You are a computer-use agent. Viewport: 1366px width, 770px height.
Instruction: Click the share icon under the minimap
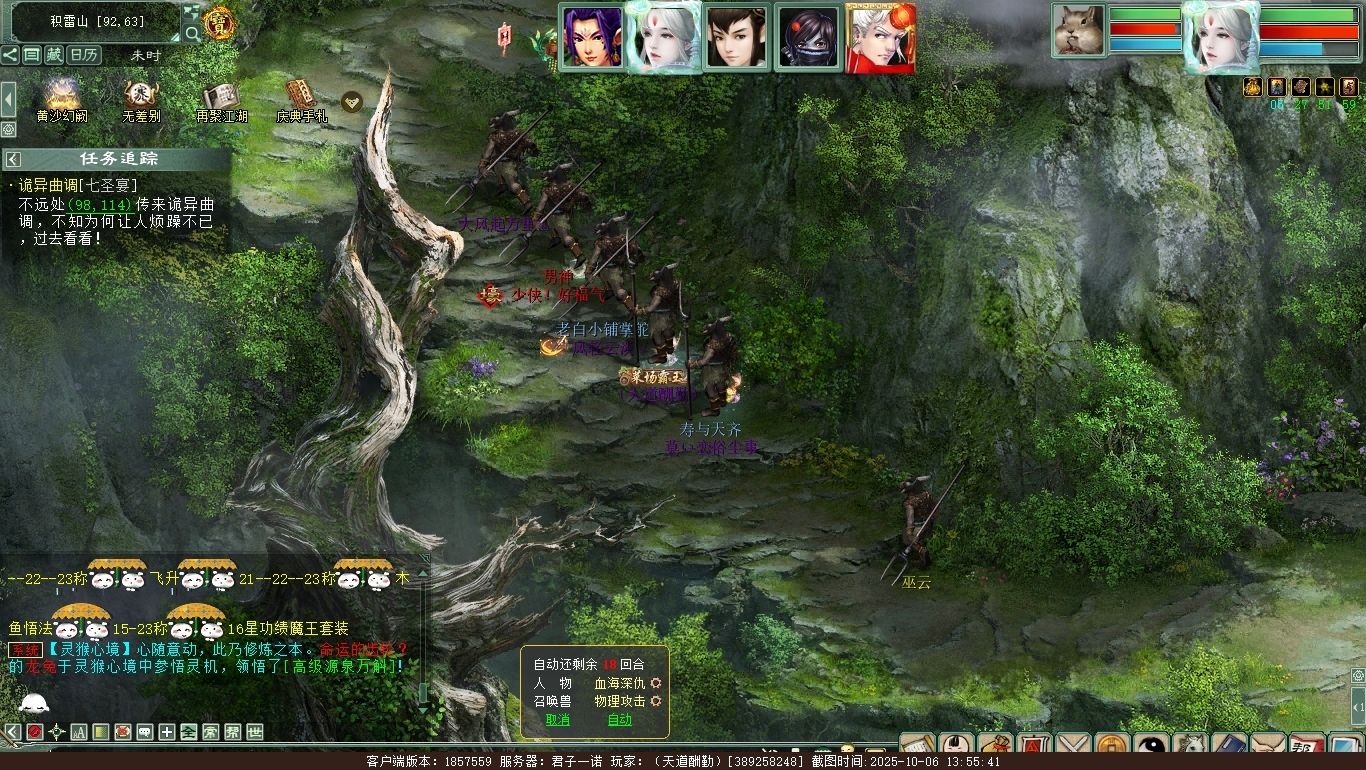(10, 55)
